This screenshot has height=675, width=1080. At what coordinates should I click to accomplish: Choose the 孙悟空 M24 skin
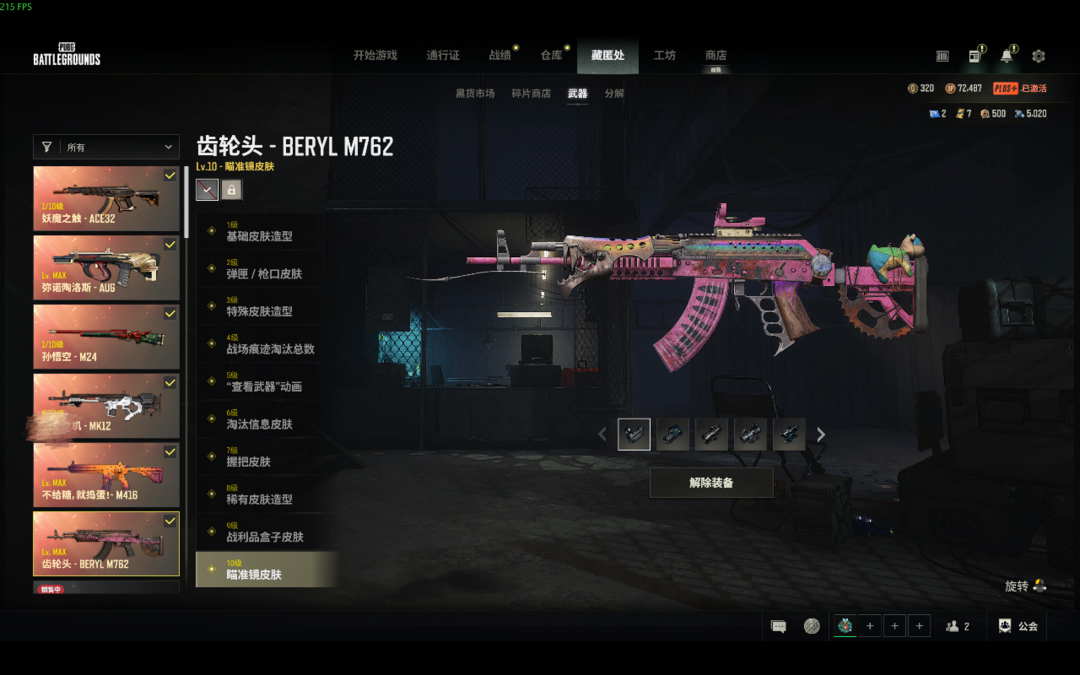click(106, 337)
